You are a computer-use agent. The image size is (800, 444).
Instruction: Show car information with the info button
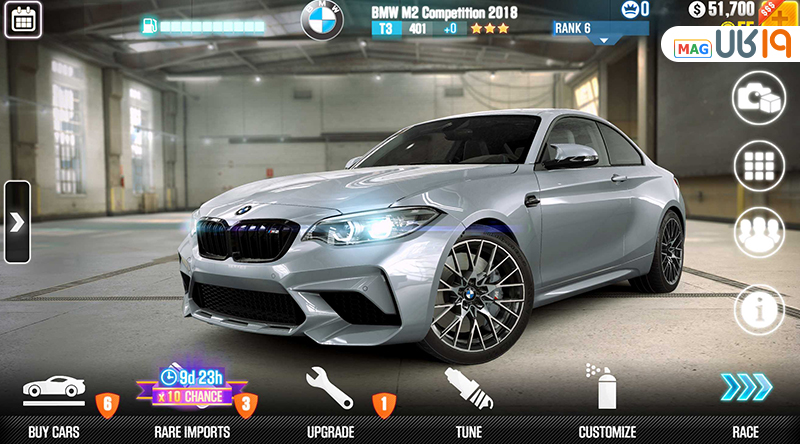[759, 309]
